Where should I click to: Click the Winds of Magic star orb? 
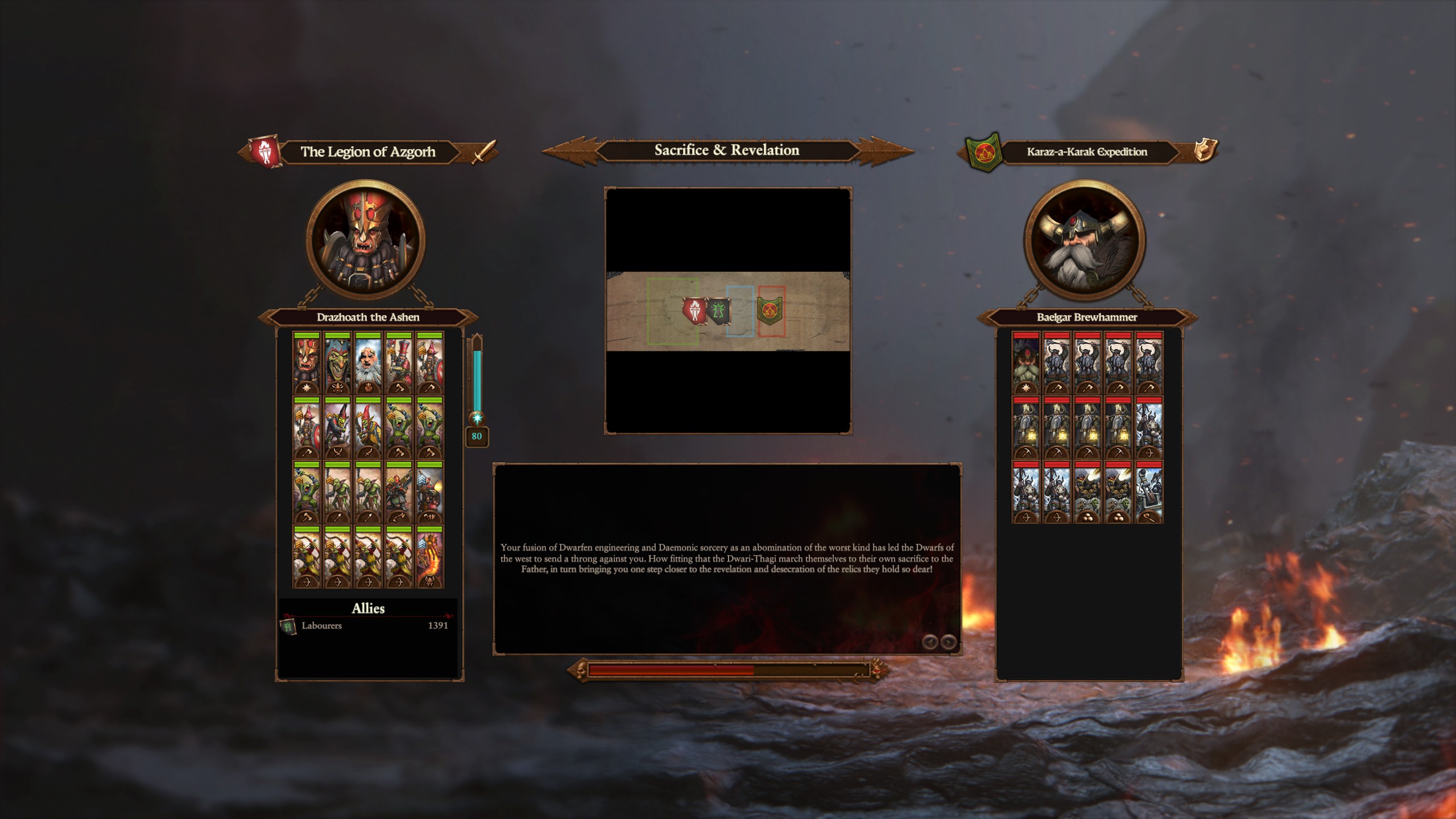pyautogui.click(x=477, y=419)
